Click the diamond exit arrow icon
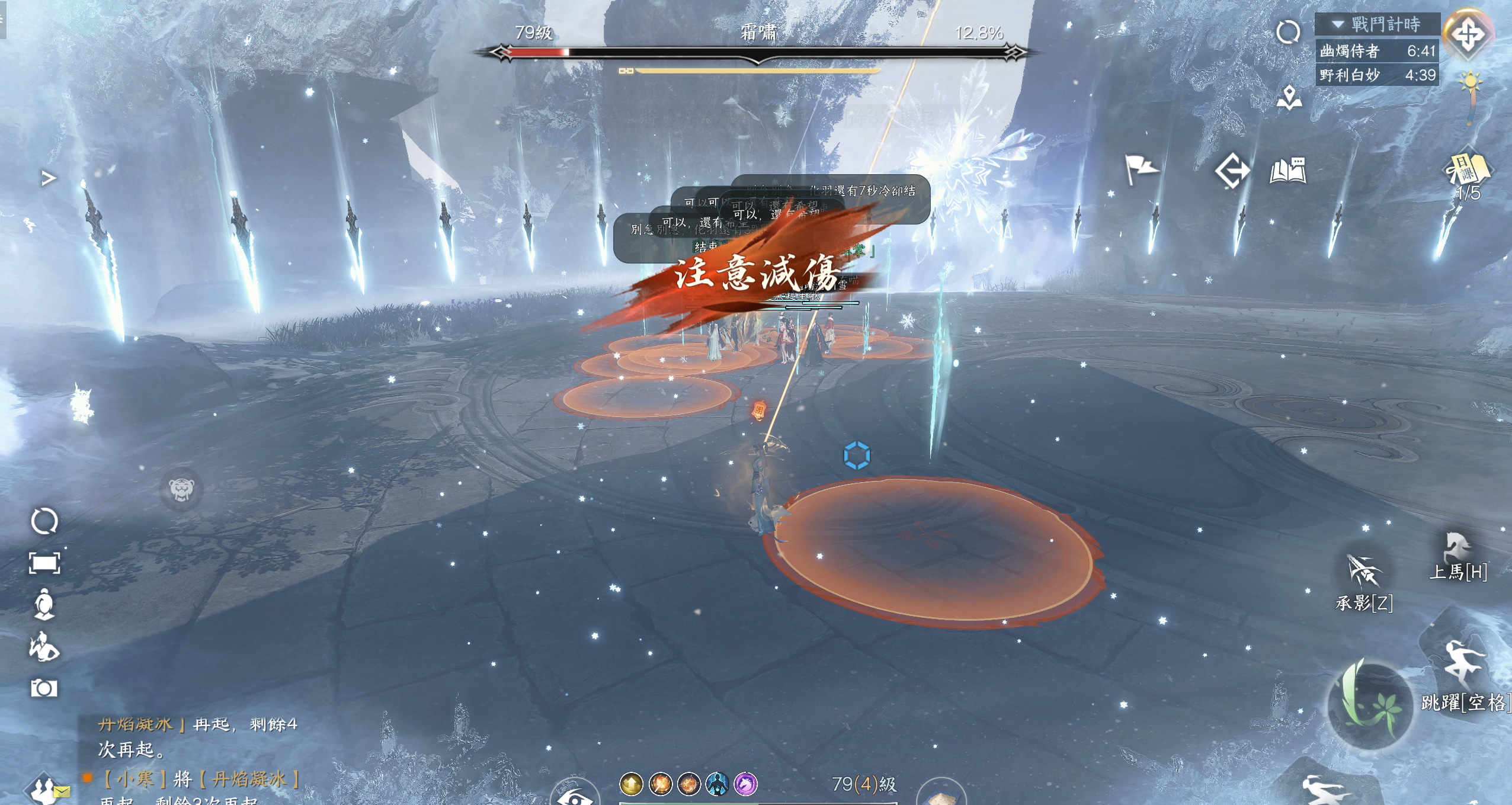The image size is (1512, 805). [1232, 171]
